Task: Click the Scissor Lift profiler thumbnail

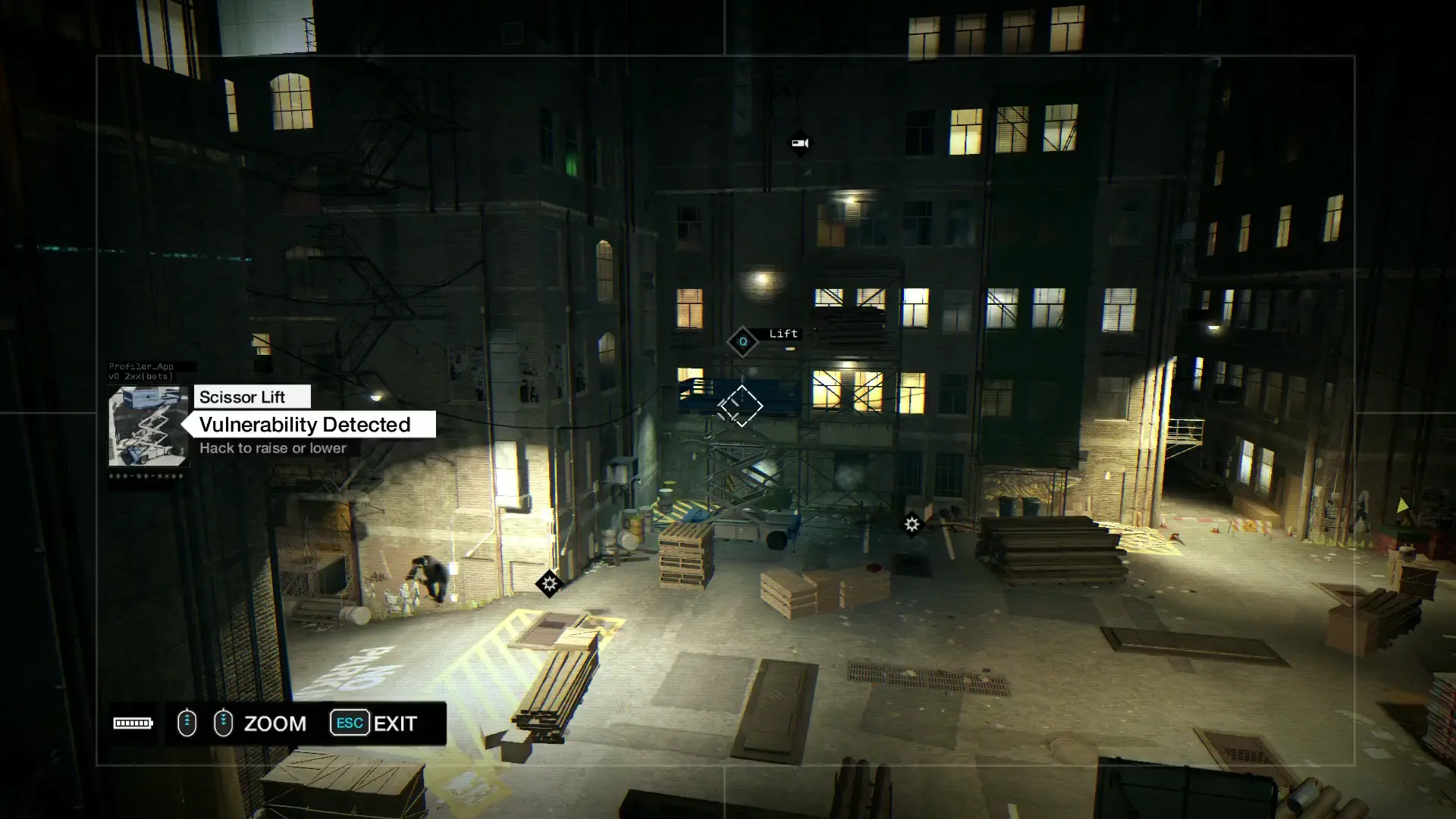Action: click(x=148, y=426)
